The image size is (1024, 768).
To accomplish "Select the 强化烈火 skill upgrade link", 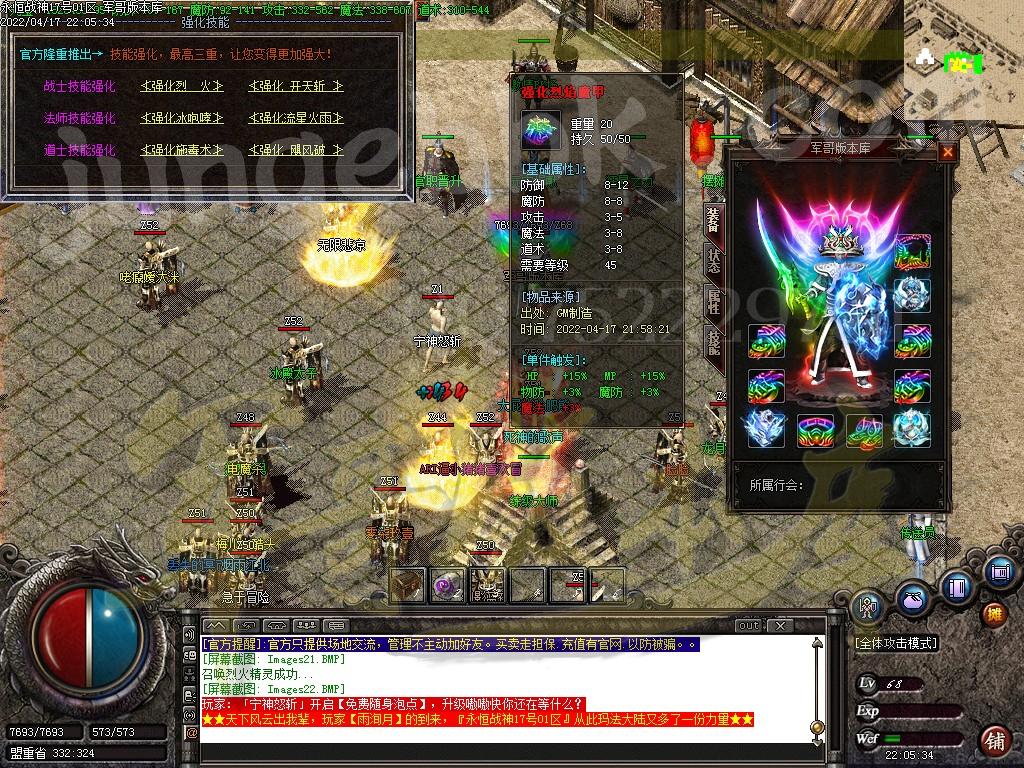I will point(181,87).
